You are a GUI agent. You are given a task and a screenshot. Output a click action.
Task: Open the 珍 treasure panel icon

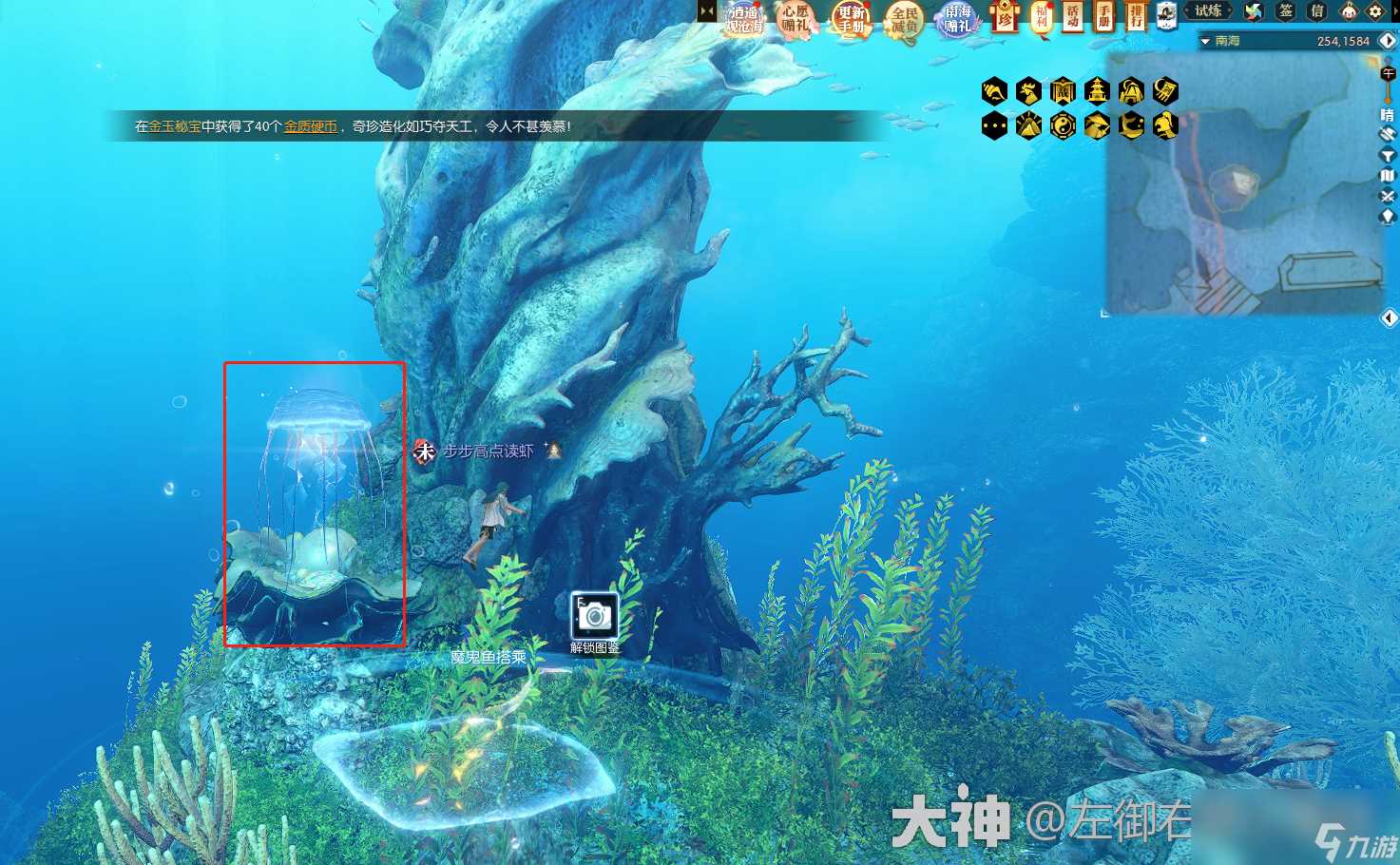click(x=1005, y=19)
